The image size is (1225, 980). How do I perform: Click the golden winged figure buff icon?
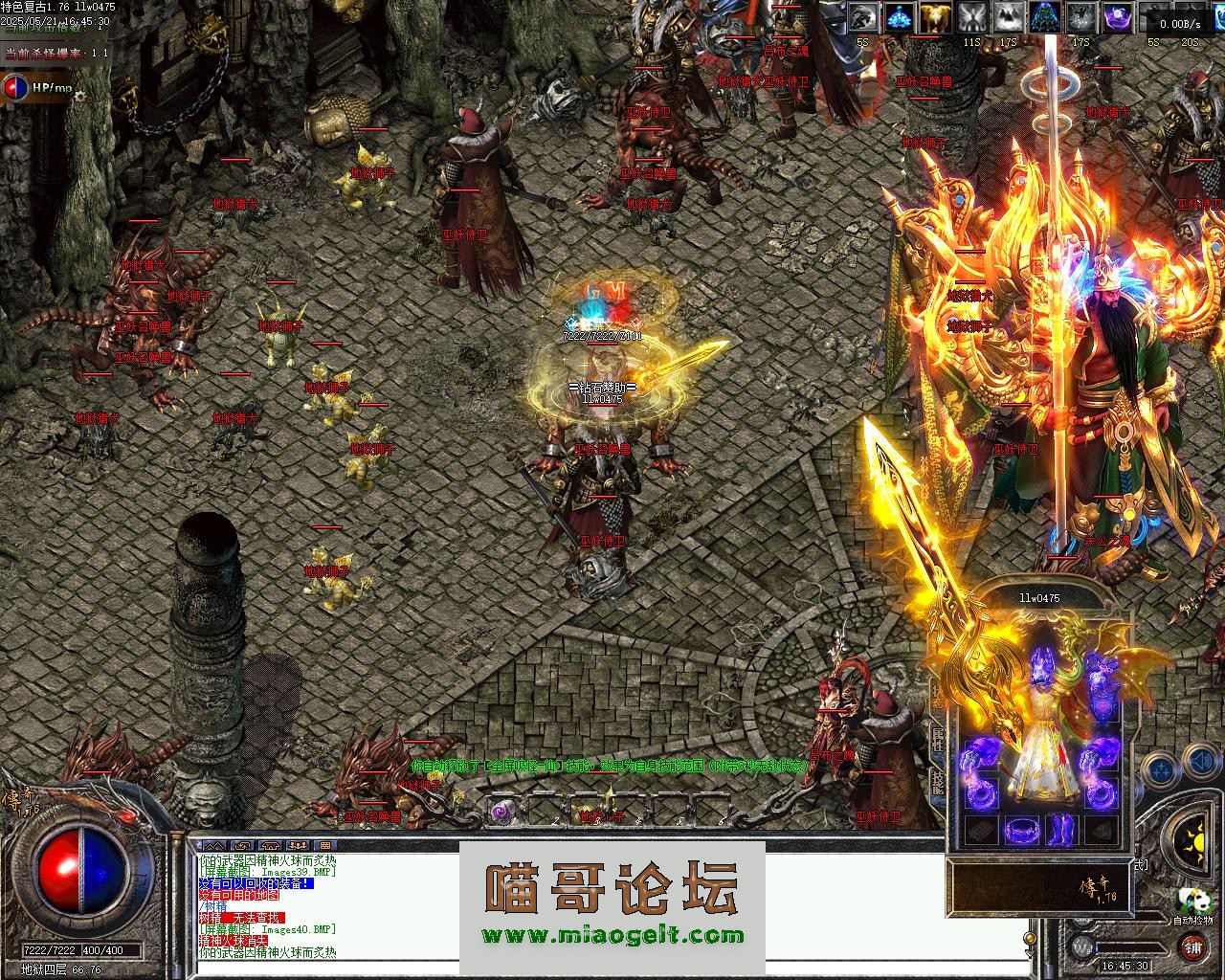(936, 17)
